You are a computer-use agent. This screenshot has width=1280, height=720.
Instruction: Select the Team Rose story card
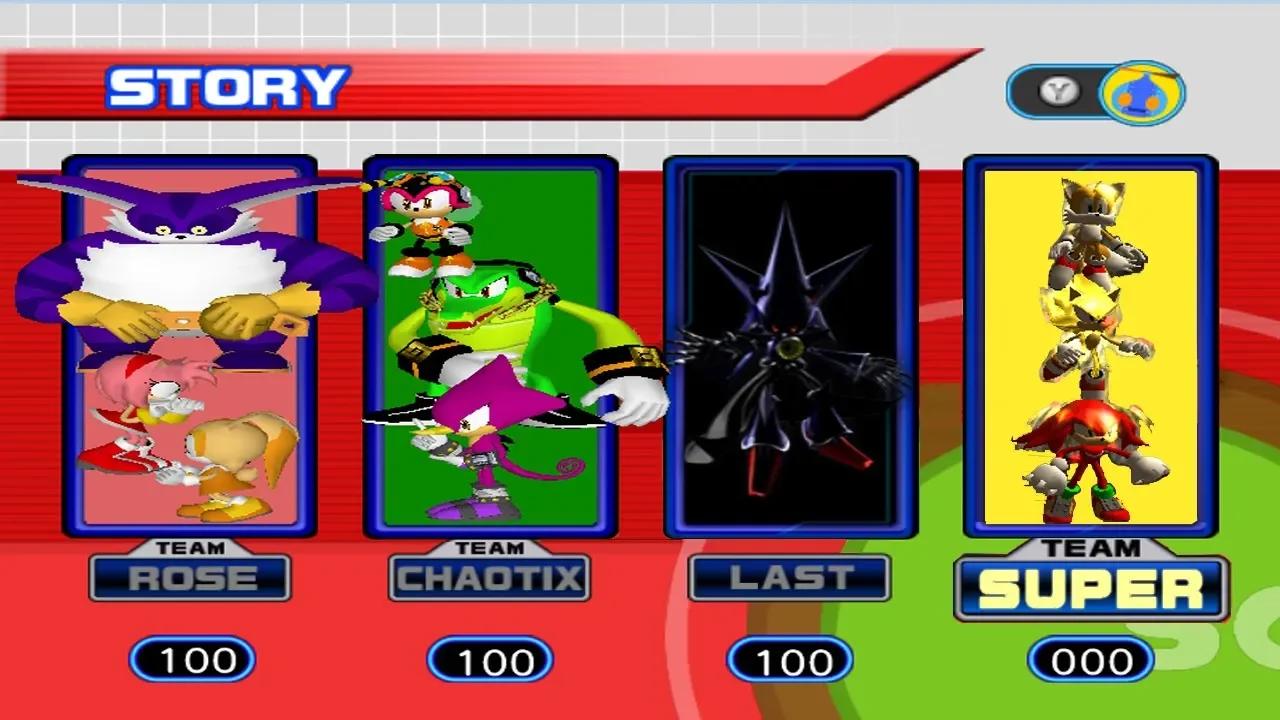[x=190, y=345]
